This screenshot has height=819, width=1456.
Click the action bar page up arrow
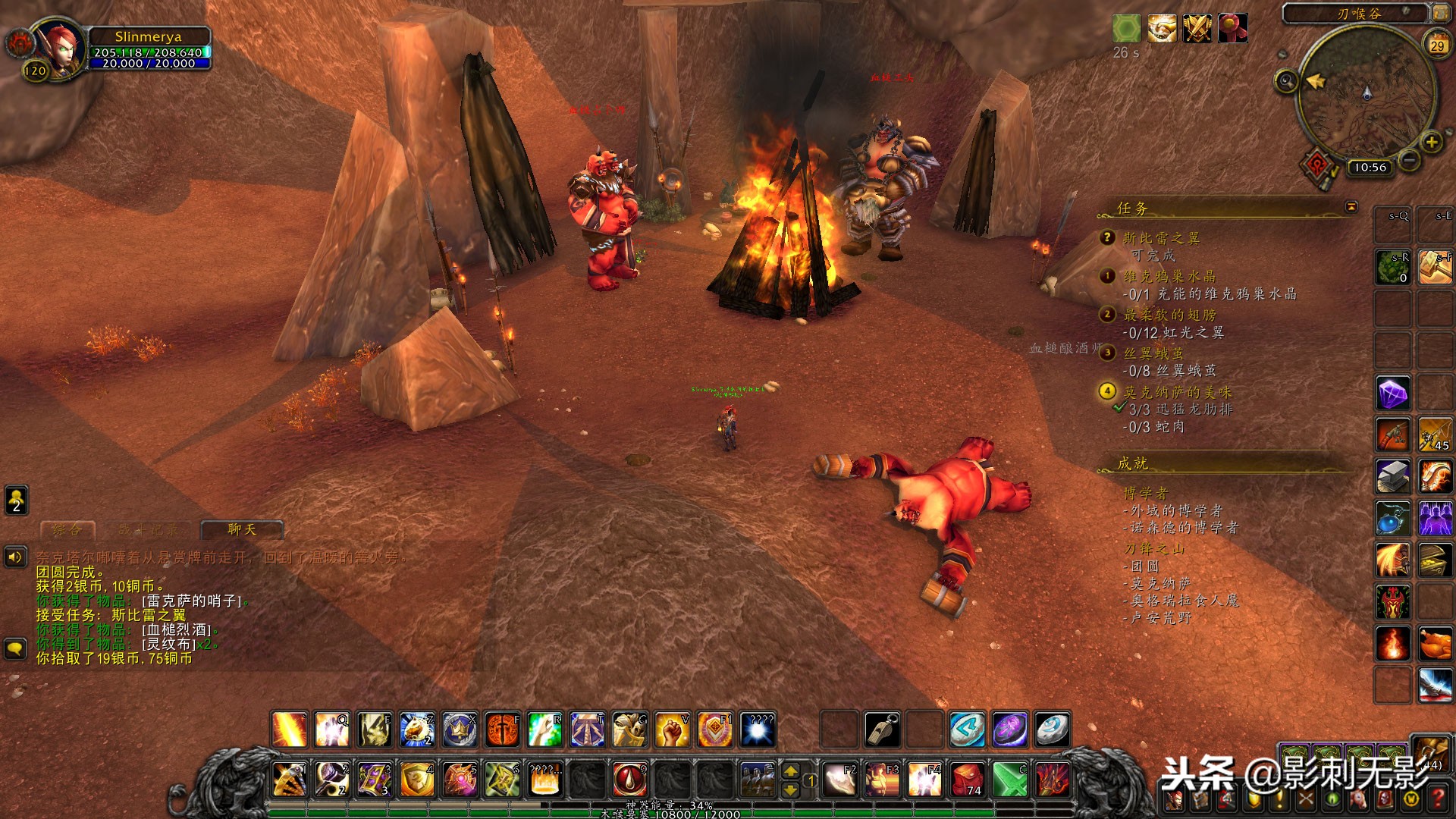click(x=790, y=770)
